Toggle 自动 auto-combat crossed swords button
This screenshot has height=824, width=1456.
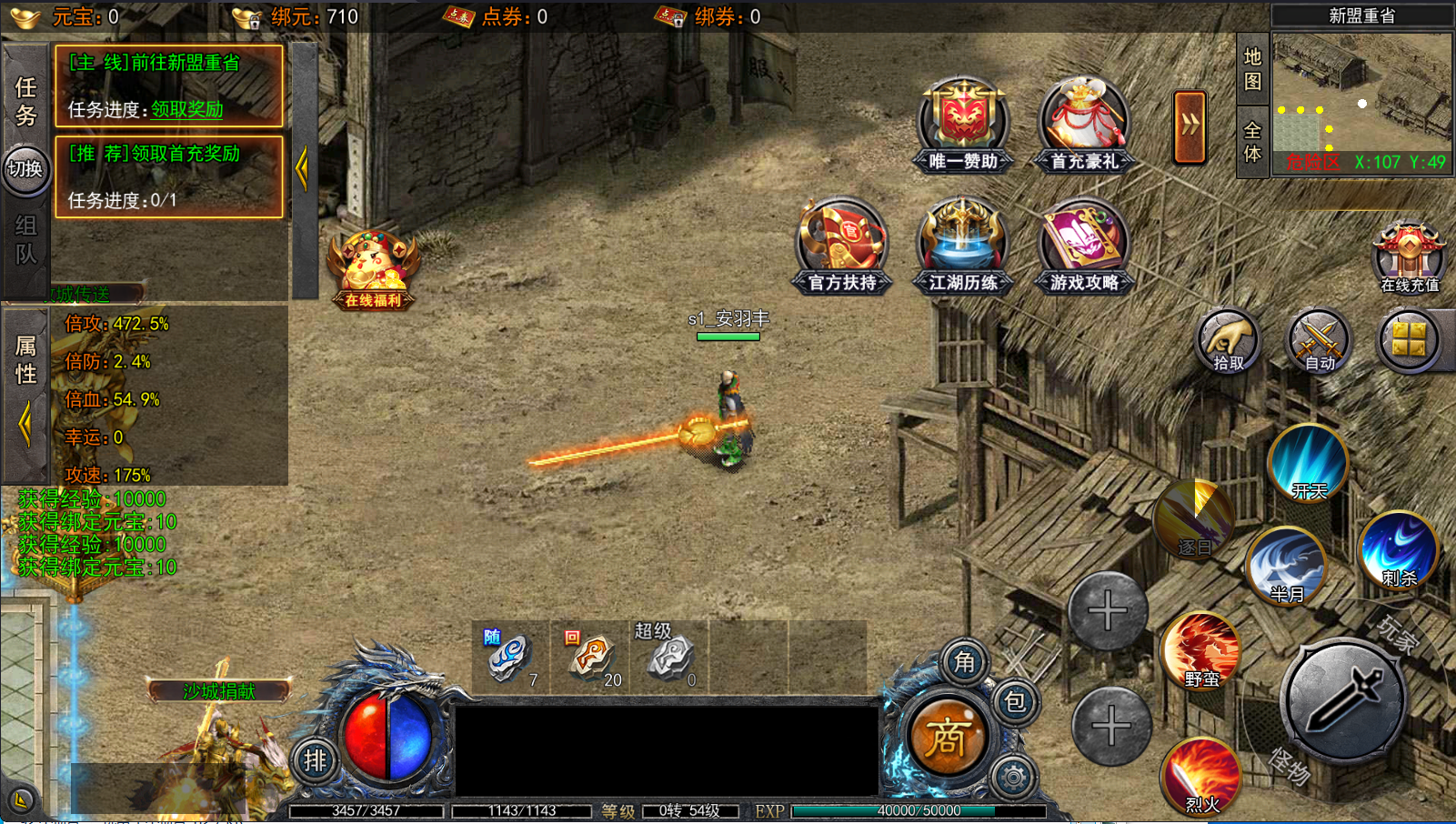click(x=1319, y=342)
